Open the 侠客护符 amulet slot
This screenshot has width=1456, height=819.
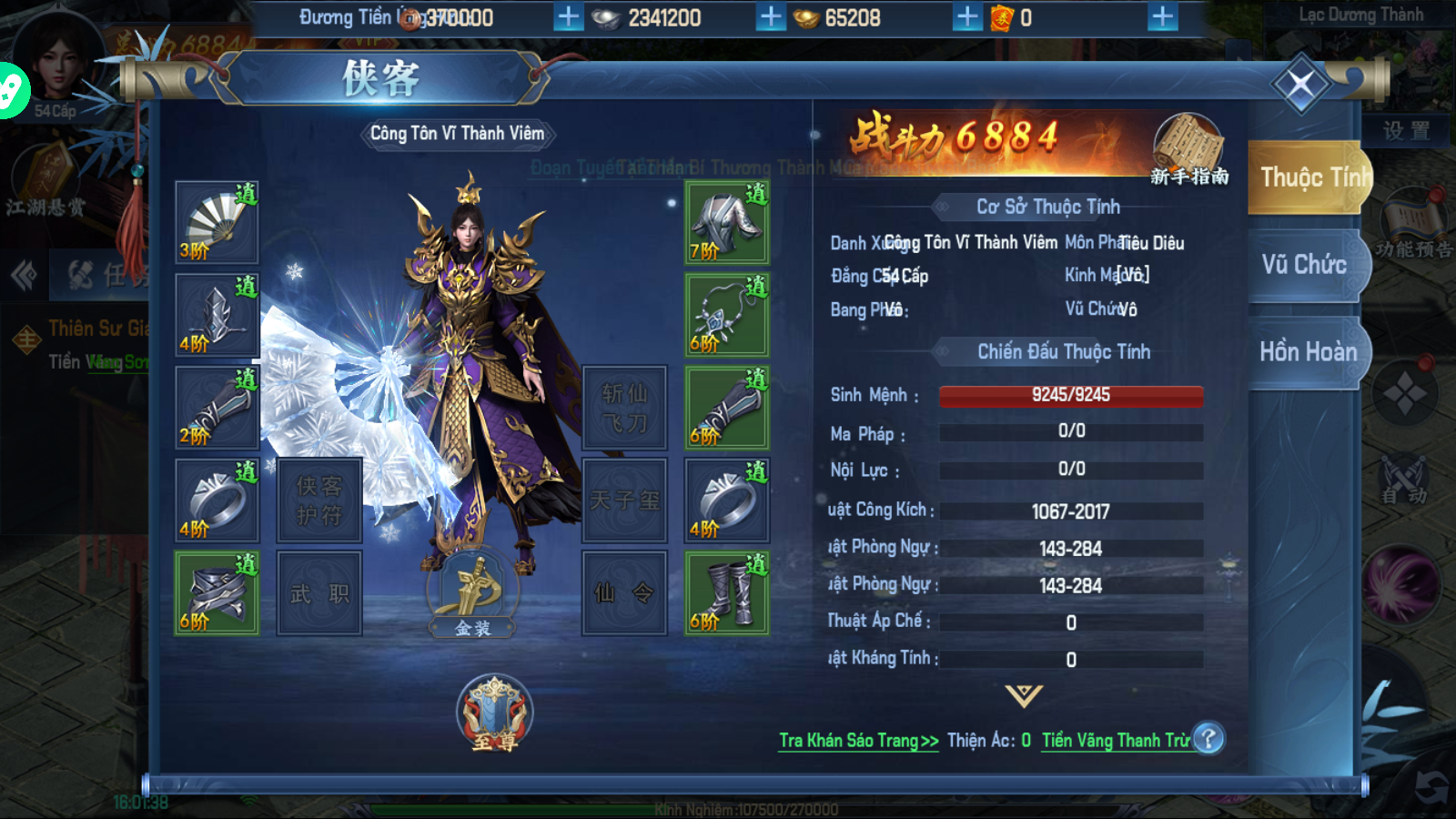[x=318, y=500]
